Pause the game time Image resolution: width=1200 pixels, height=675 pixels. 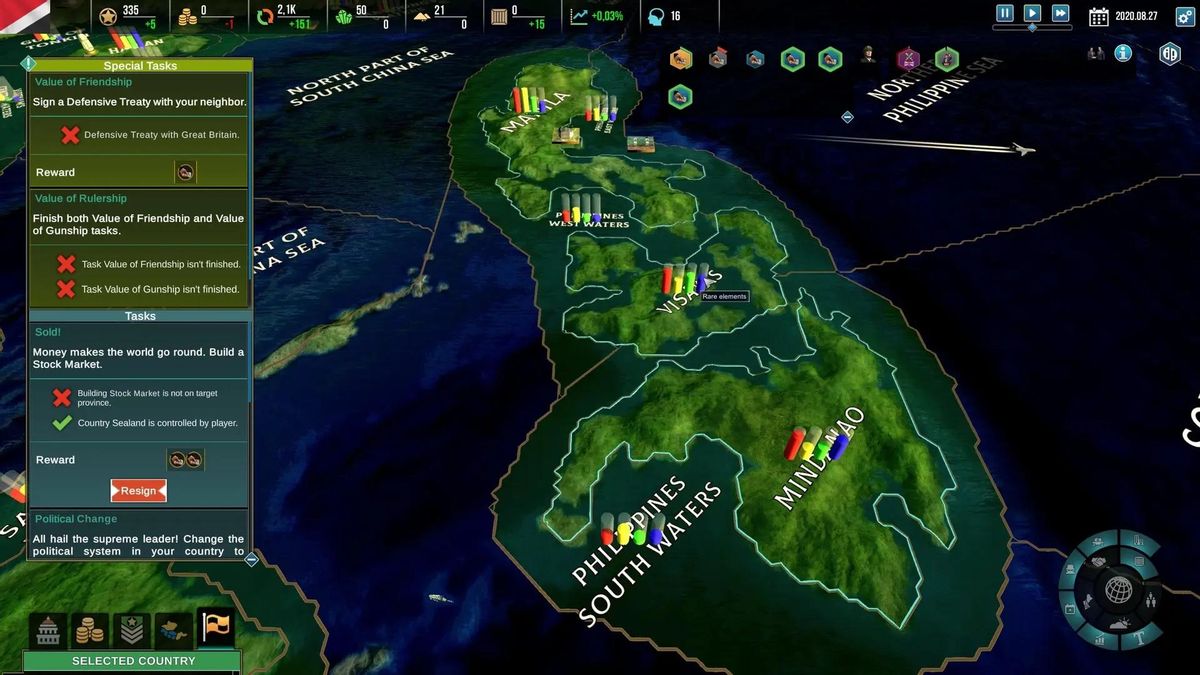coord(1005,14)
